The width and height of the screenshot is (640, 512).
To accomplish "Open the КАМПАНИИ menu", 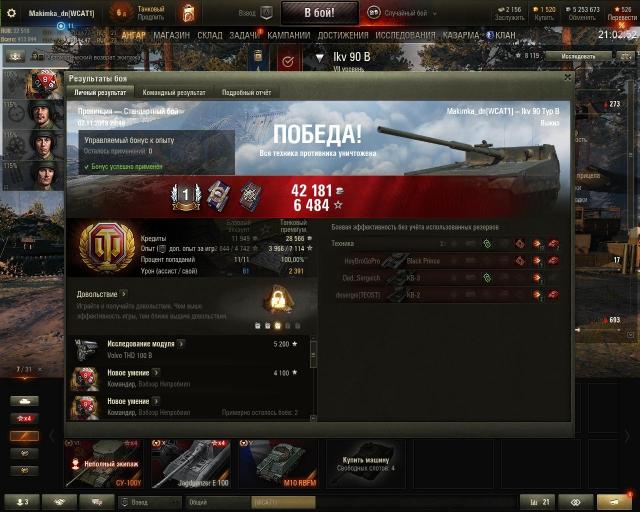I will point(289,35).
